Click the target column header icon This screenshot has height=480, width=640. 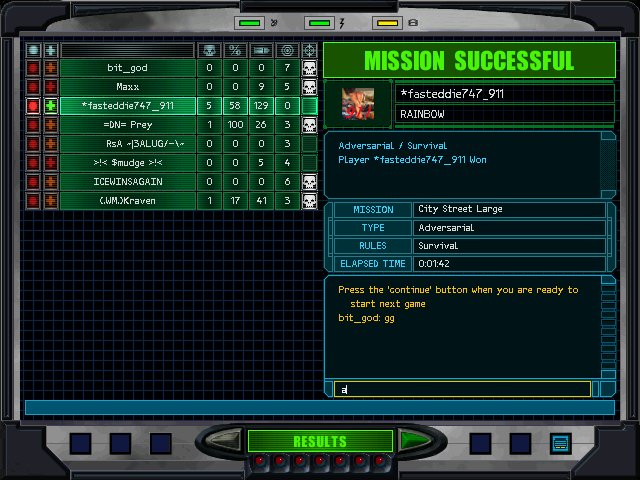pyautogui.click(x=287, y=49)
